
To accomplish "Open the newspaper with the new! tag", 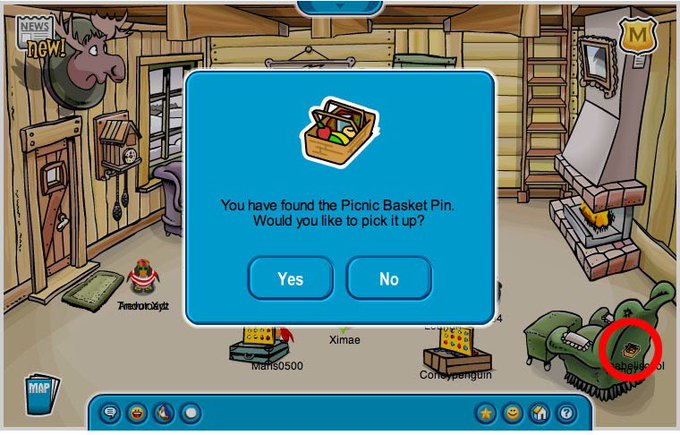I will [38, 35].
